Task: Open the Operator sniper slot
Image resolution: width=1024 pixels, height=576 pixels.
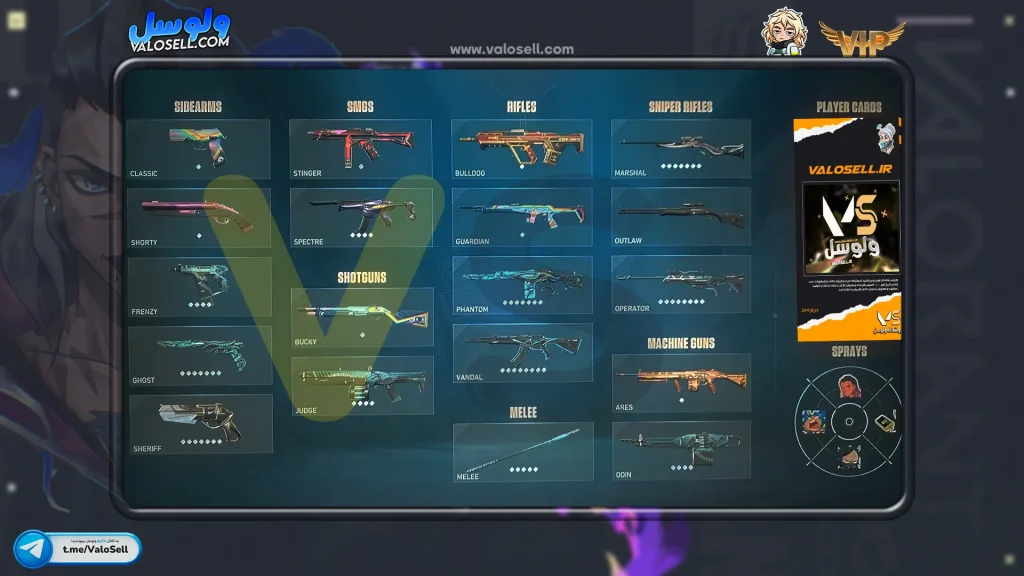Action: (x=680, y=285)
